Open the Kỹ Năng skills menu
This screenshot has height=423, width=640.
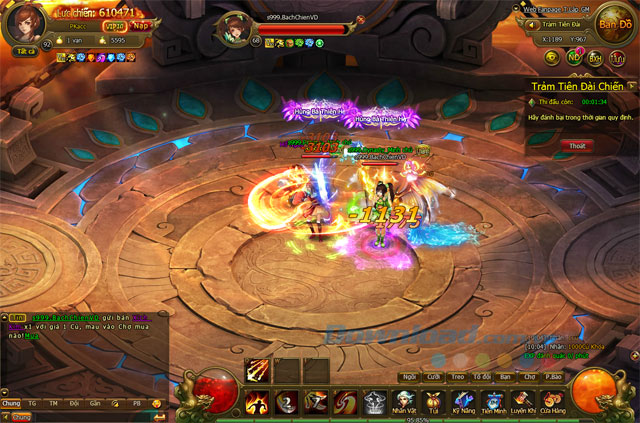coord(464,400)
